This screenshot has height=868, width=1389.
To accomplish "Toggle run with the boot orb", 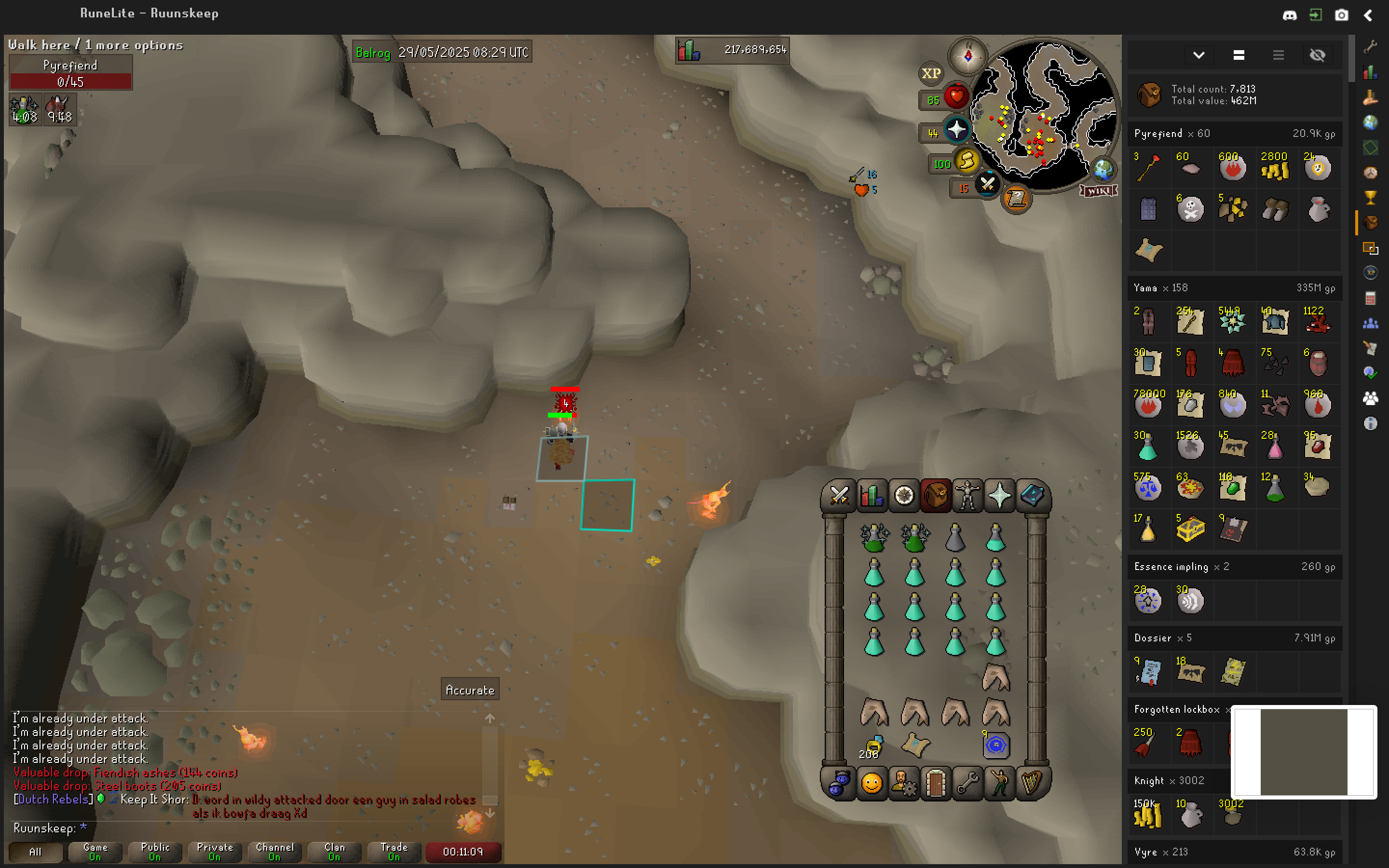I will coord(967,162).
